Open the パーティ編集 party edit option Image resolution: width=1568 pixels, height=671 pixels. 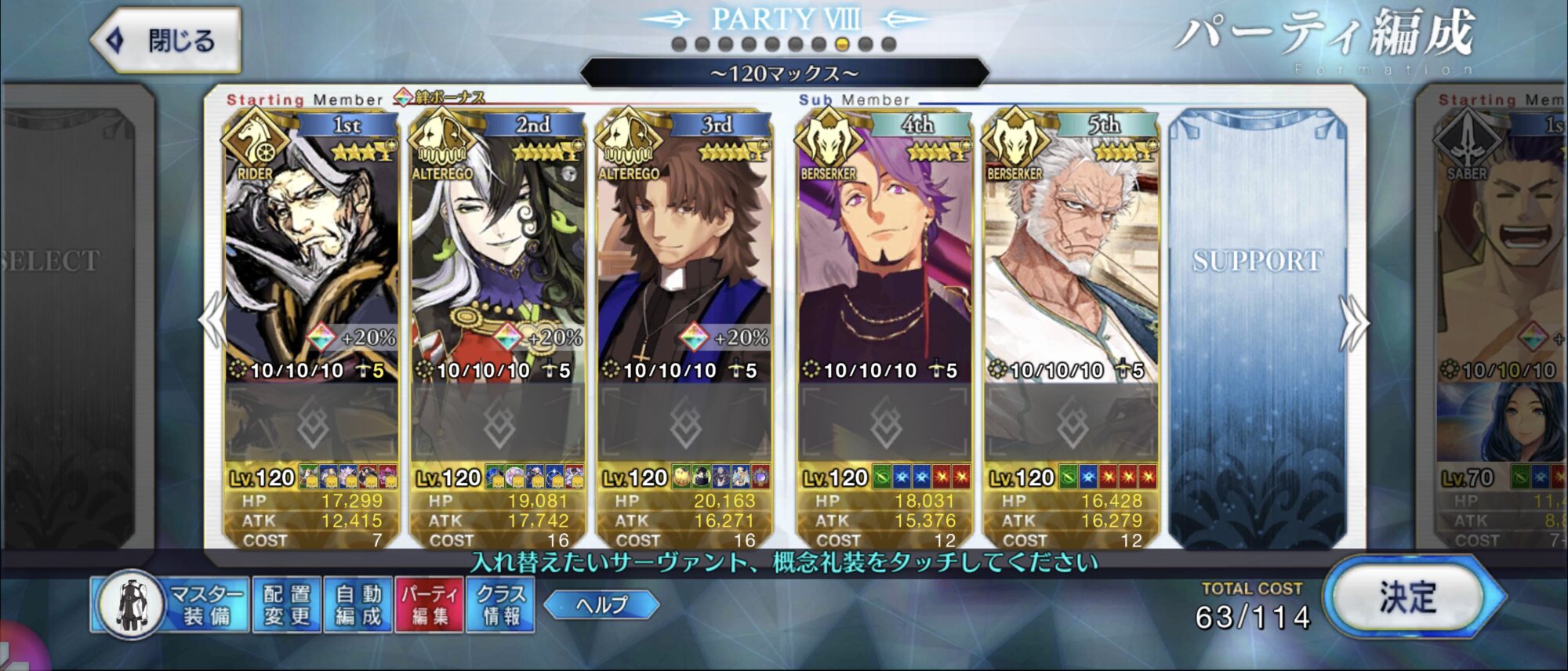coord(430,604)
